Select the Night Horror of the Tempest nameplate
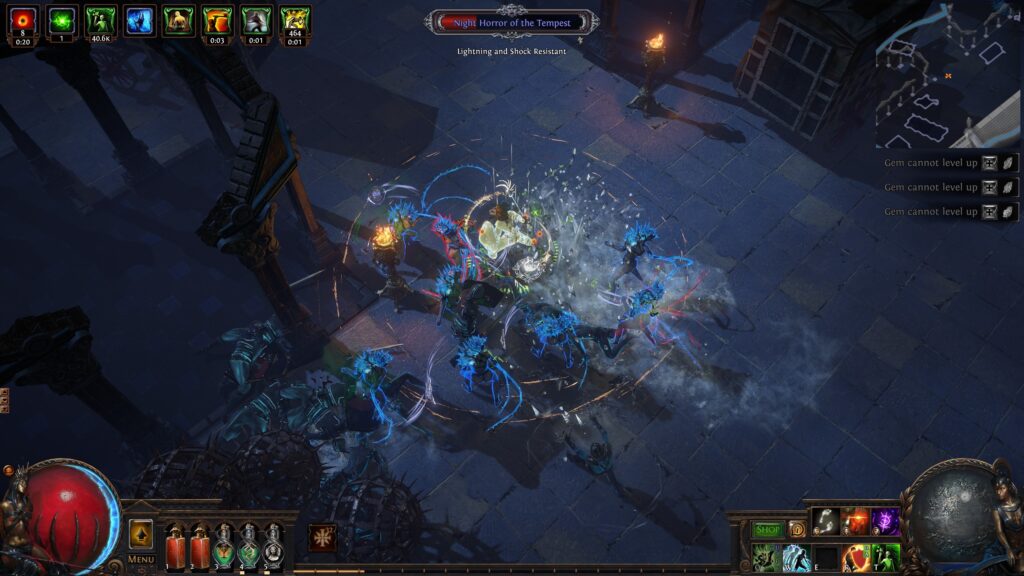This screenshot has height=576, width=1024. (x=512, y=21)
